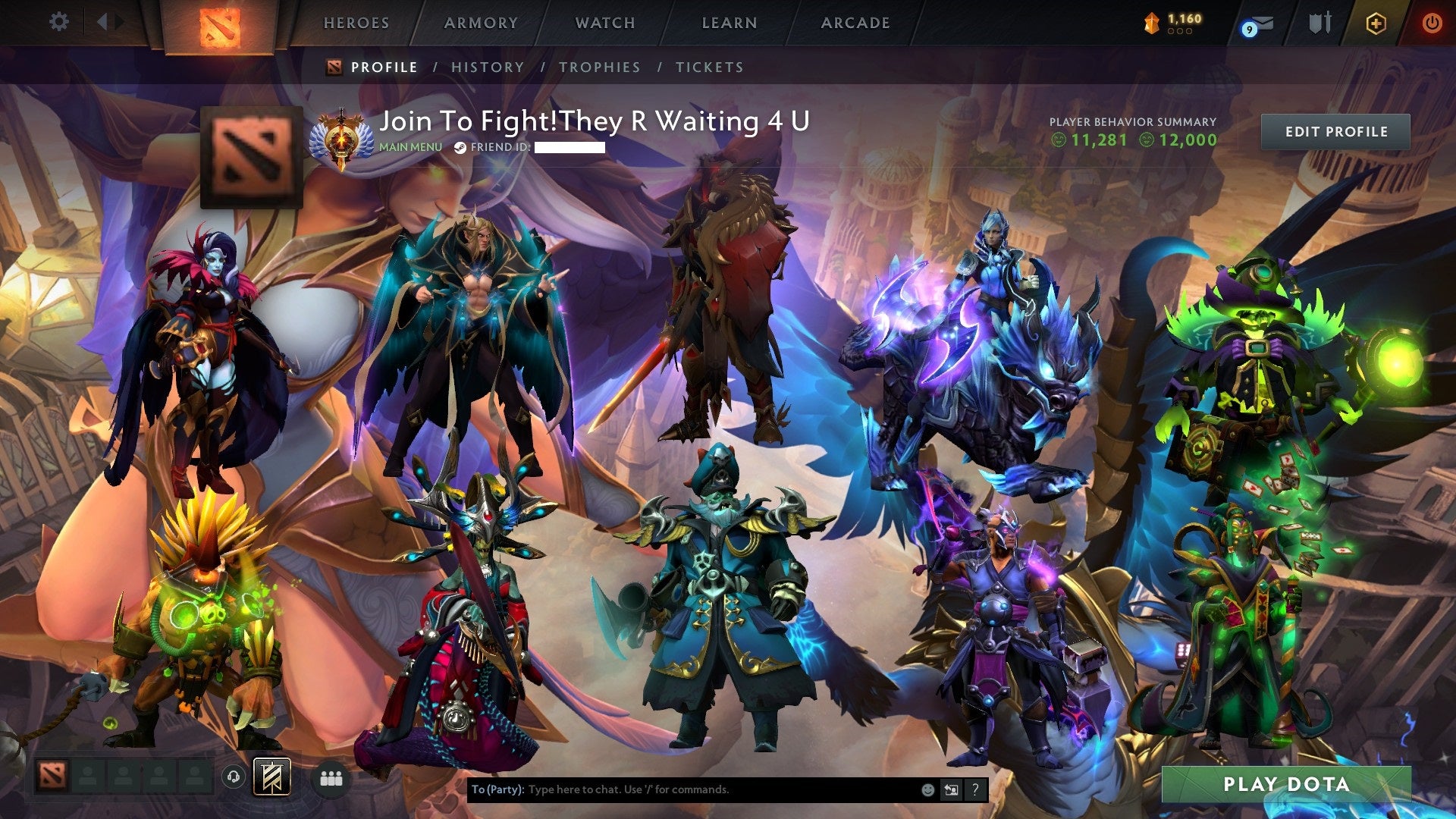View the green 12,000 behavior score
This screenshot has width=1456, height=819.
1188,140
